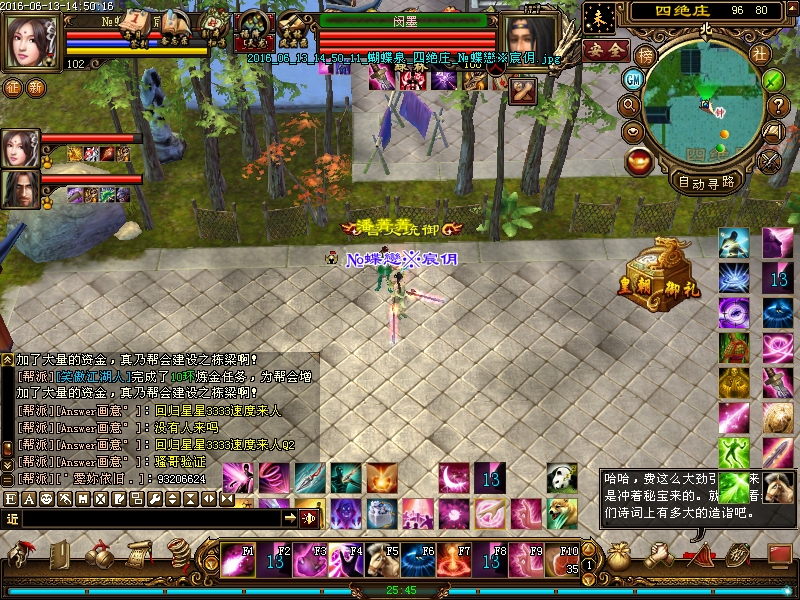Image resolution: width=800 pixels, height=600 pixels.
Task: Open the handshake friends icon
Action: (x=661, y=553)
